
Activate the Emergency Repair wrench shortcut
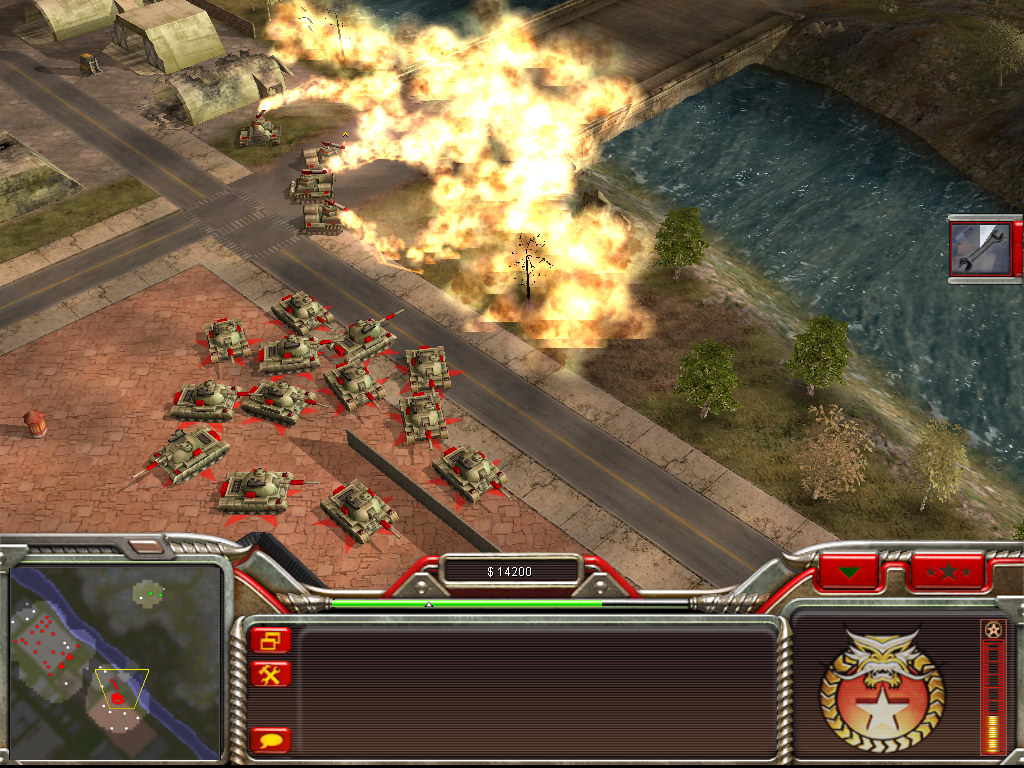point(981,248)
